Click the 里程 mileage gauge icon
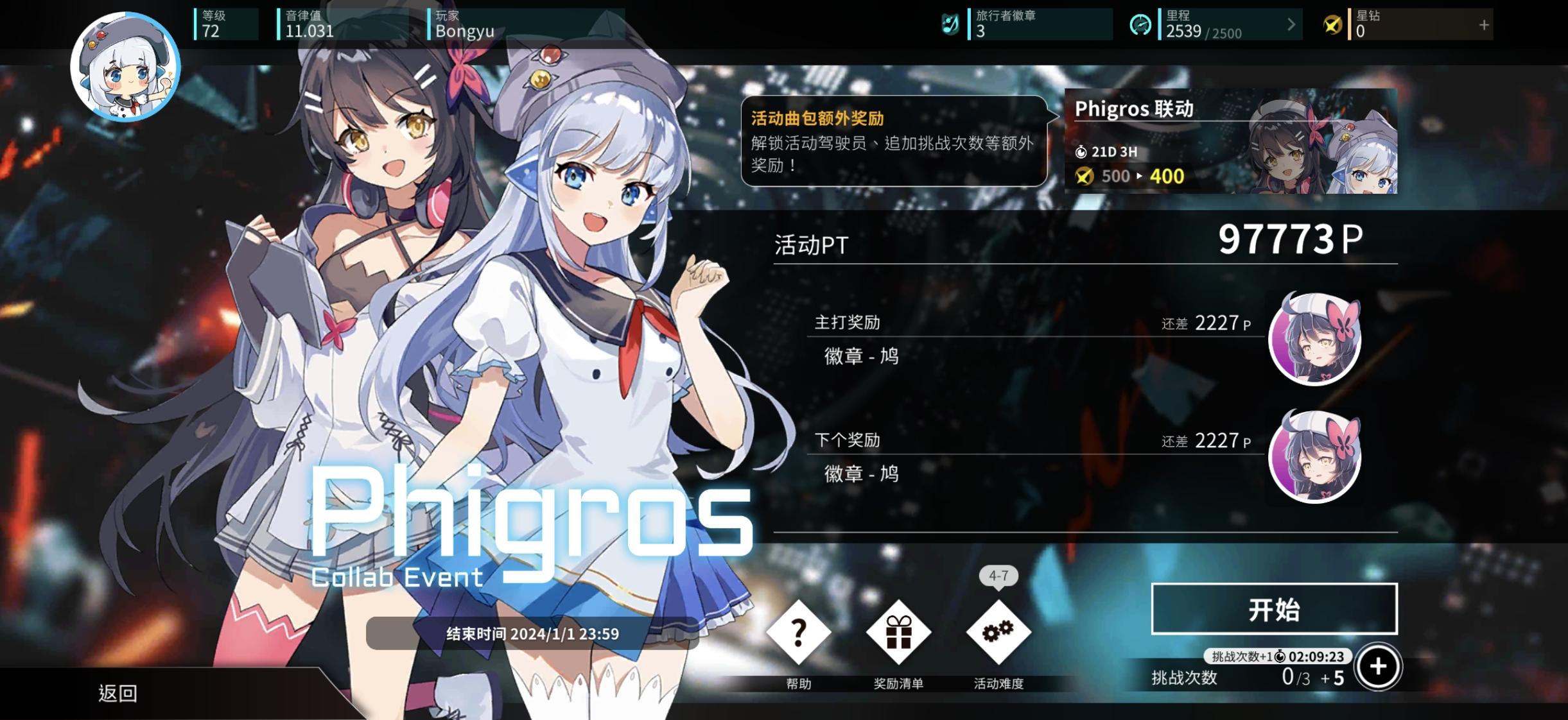Viewport: 1568px width, 720px height. 1142,26
